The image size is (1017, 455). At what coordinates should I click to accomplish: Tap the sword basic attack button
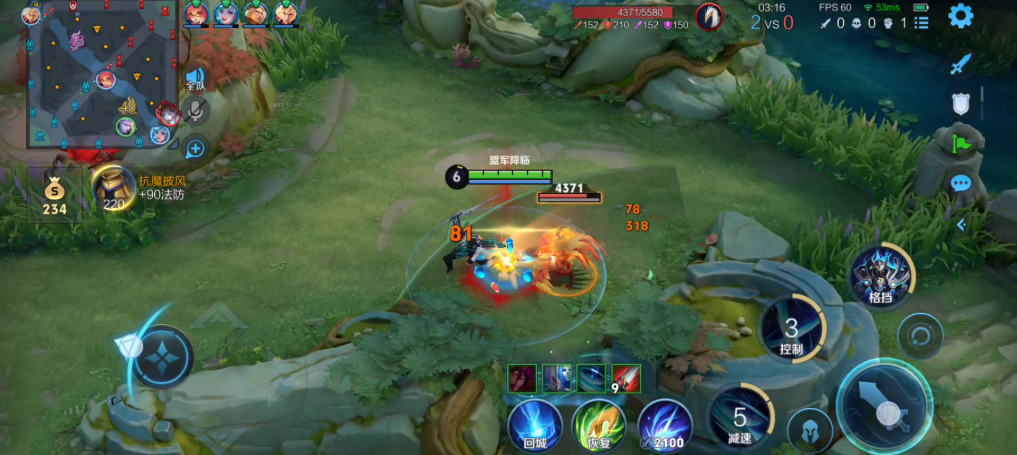pyautogui.click(x=884, y=408)
